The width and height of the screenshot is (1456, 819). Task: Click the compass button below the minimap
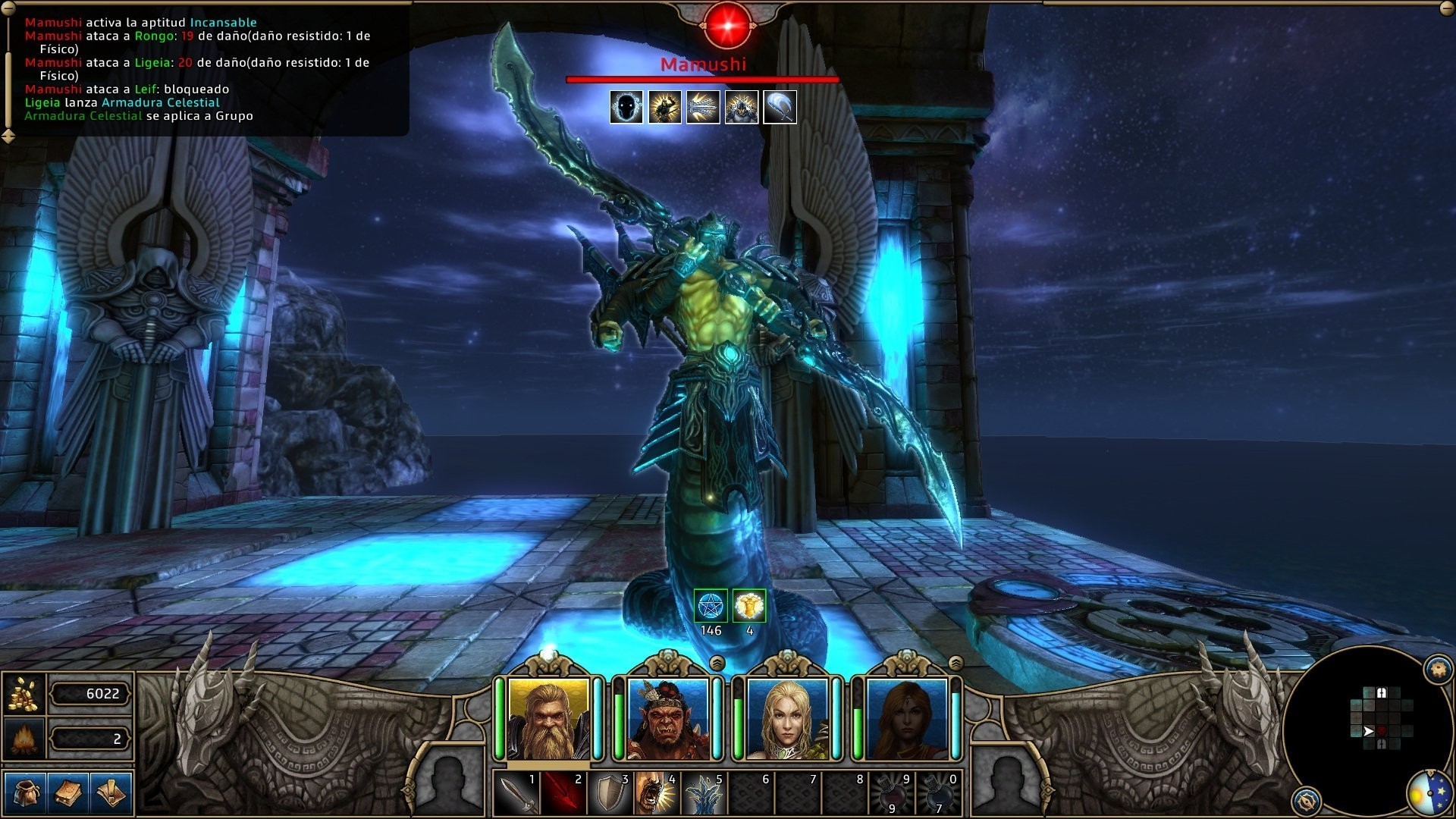click(1306, 800)
